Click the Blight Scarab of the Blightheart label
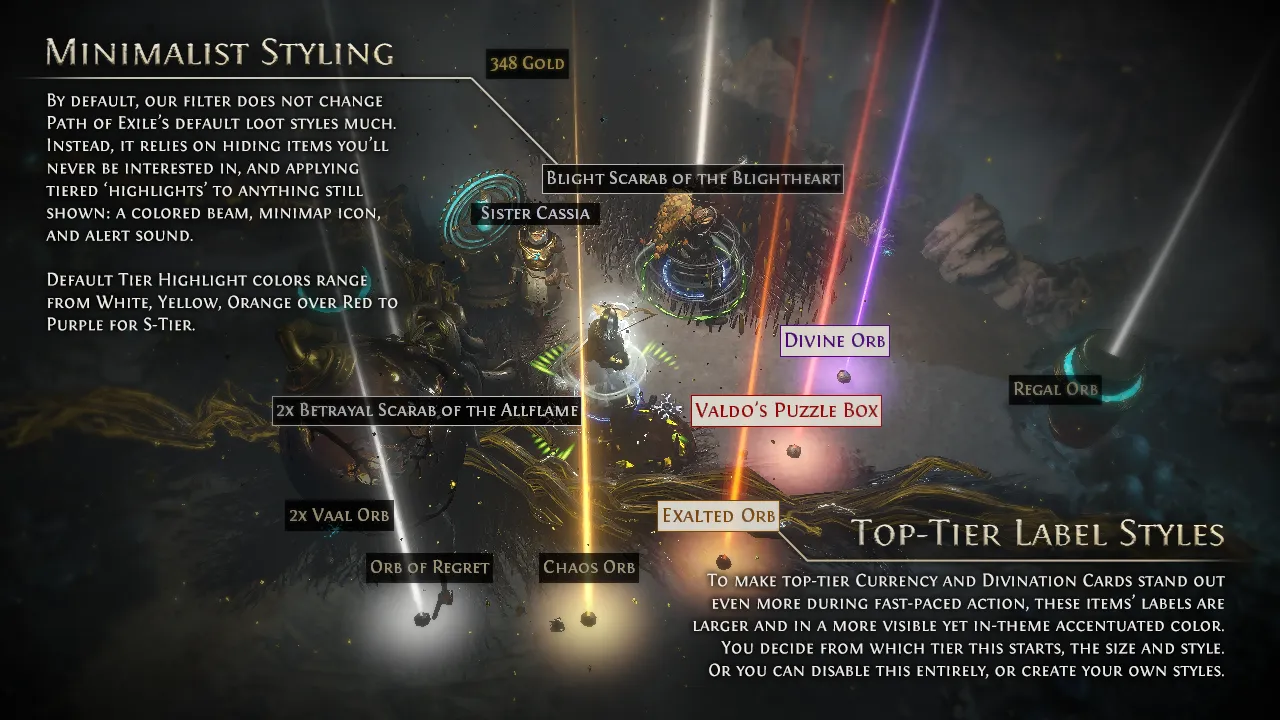Image resolution: width=1280 pixels, height=720 pixels. (x=693, y=180)
